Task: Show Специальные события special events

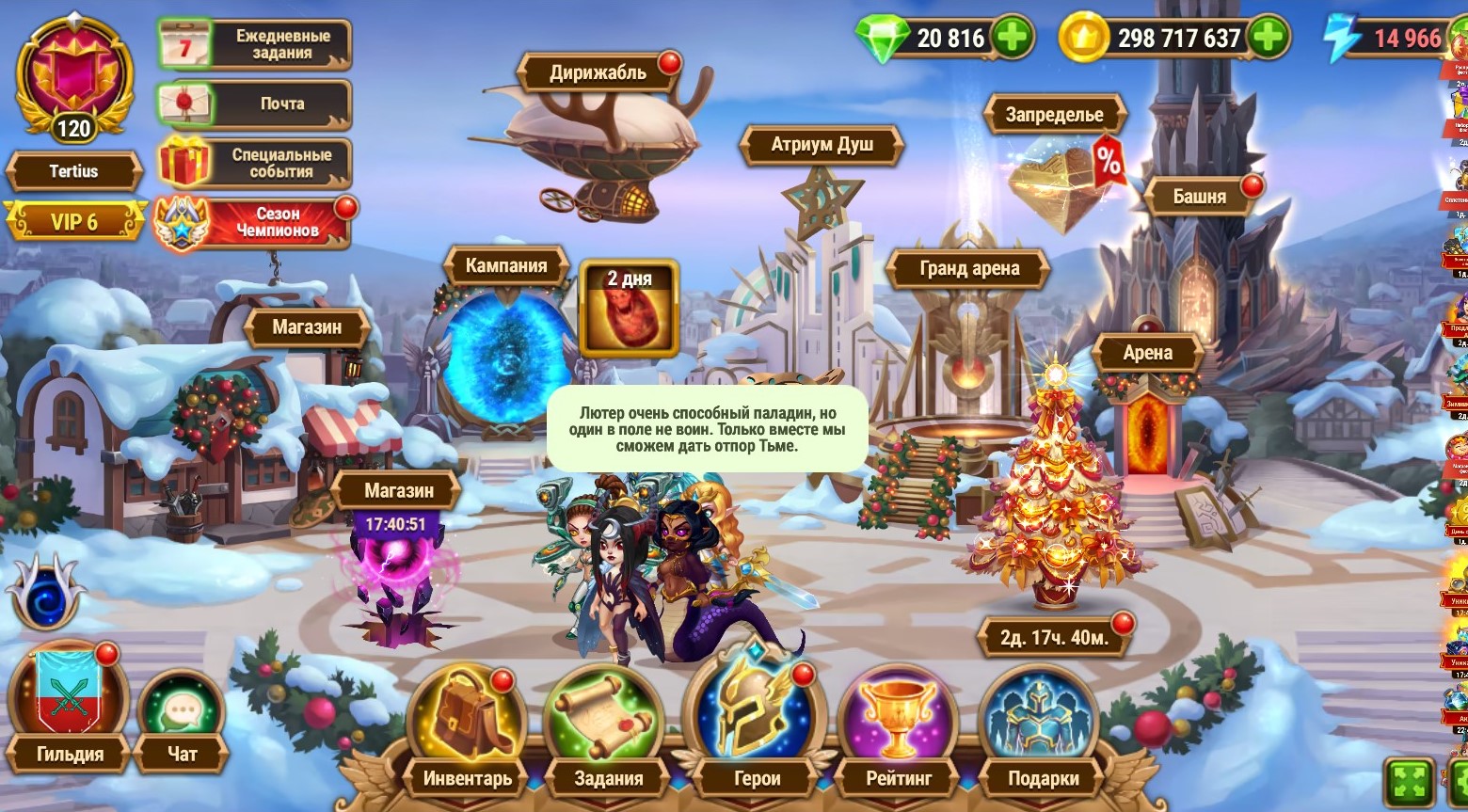Action: (x=254, y=163)
